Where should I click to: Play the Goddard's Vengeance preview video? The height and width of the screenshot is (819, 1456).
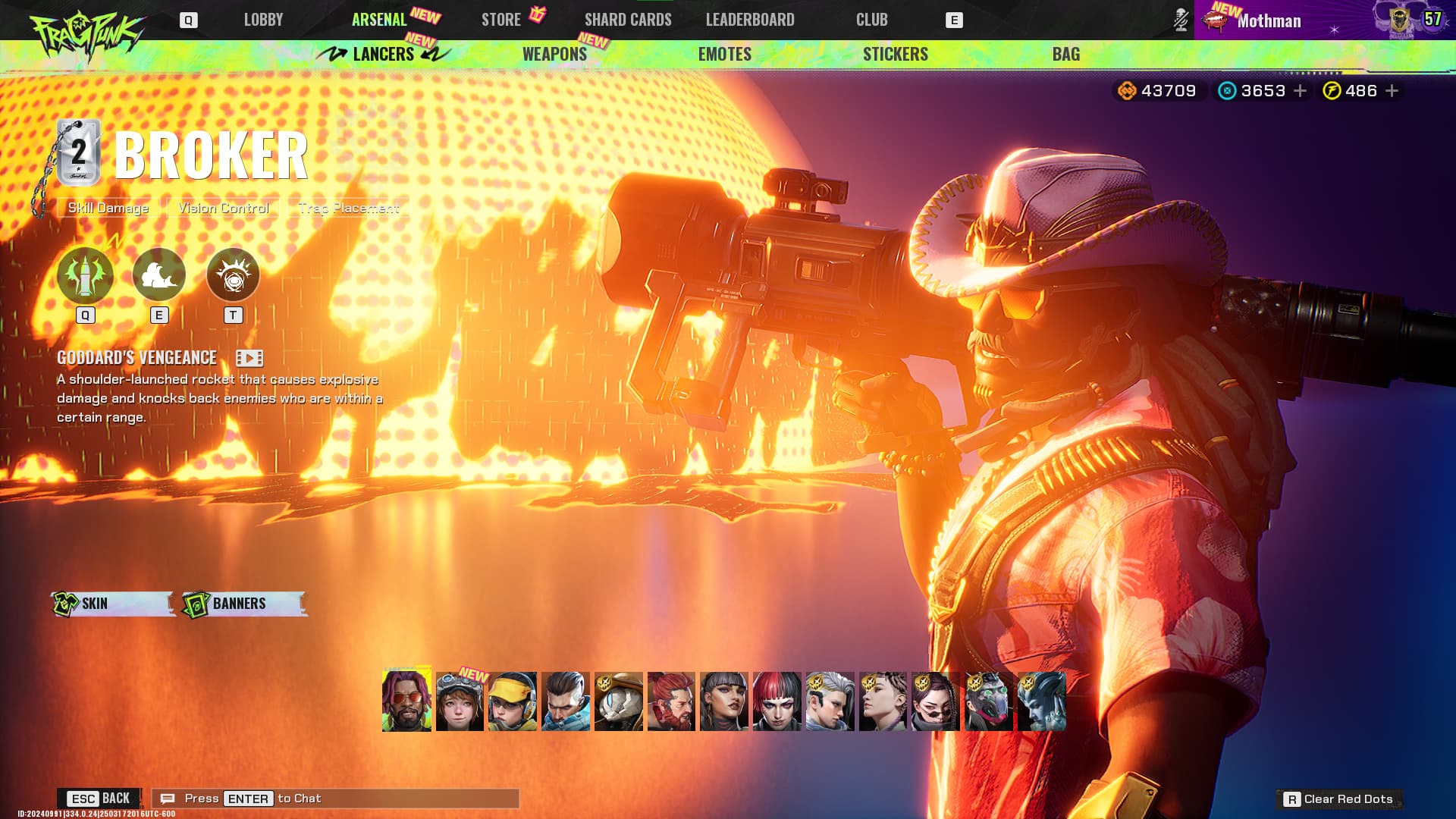click(x=249, y=358)
